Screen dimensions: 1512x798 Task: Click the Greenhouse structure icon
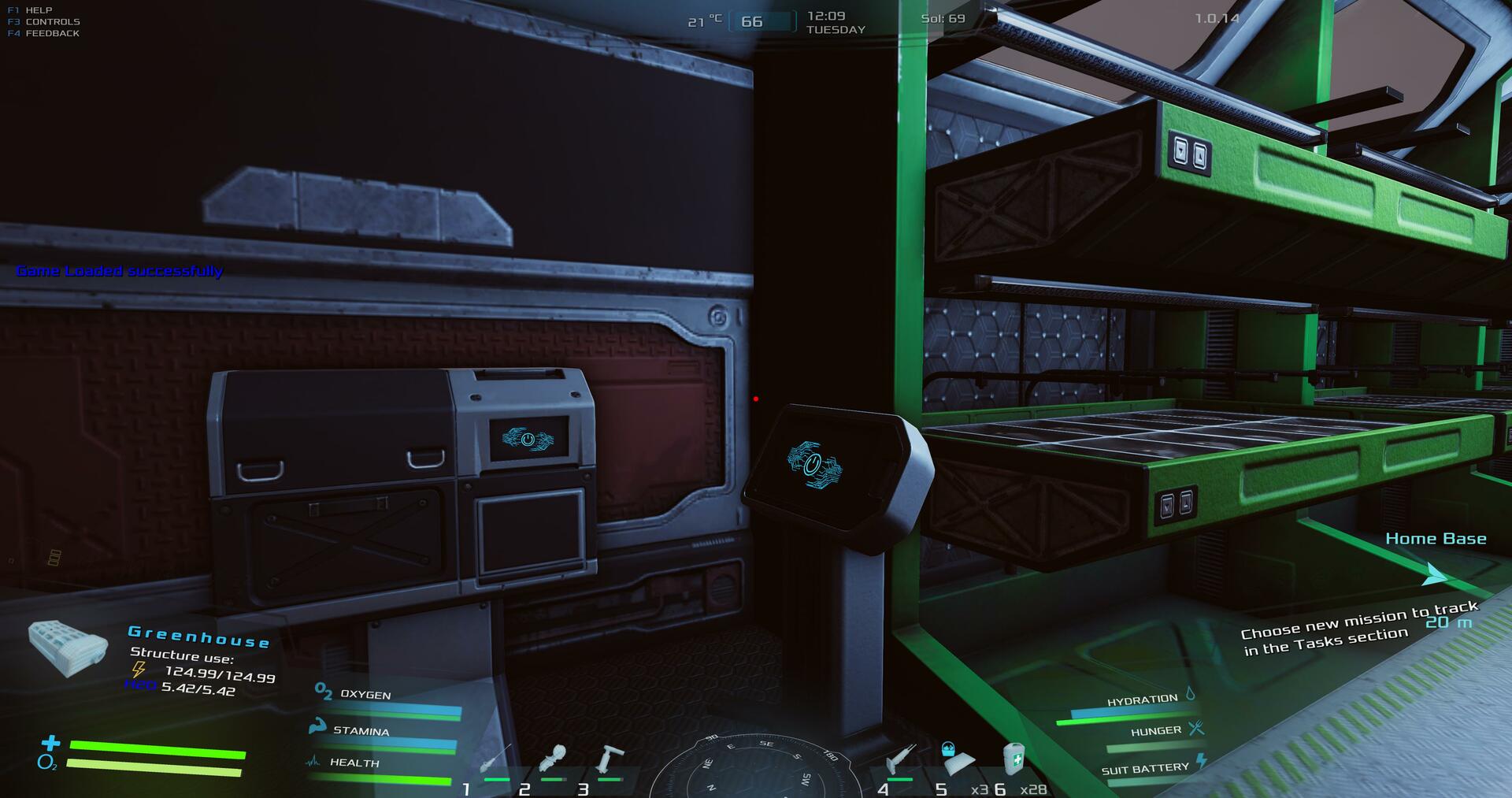(x=69, y=648)
